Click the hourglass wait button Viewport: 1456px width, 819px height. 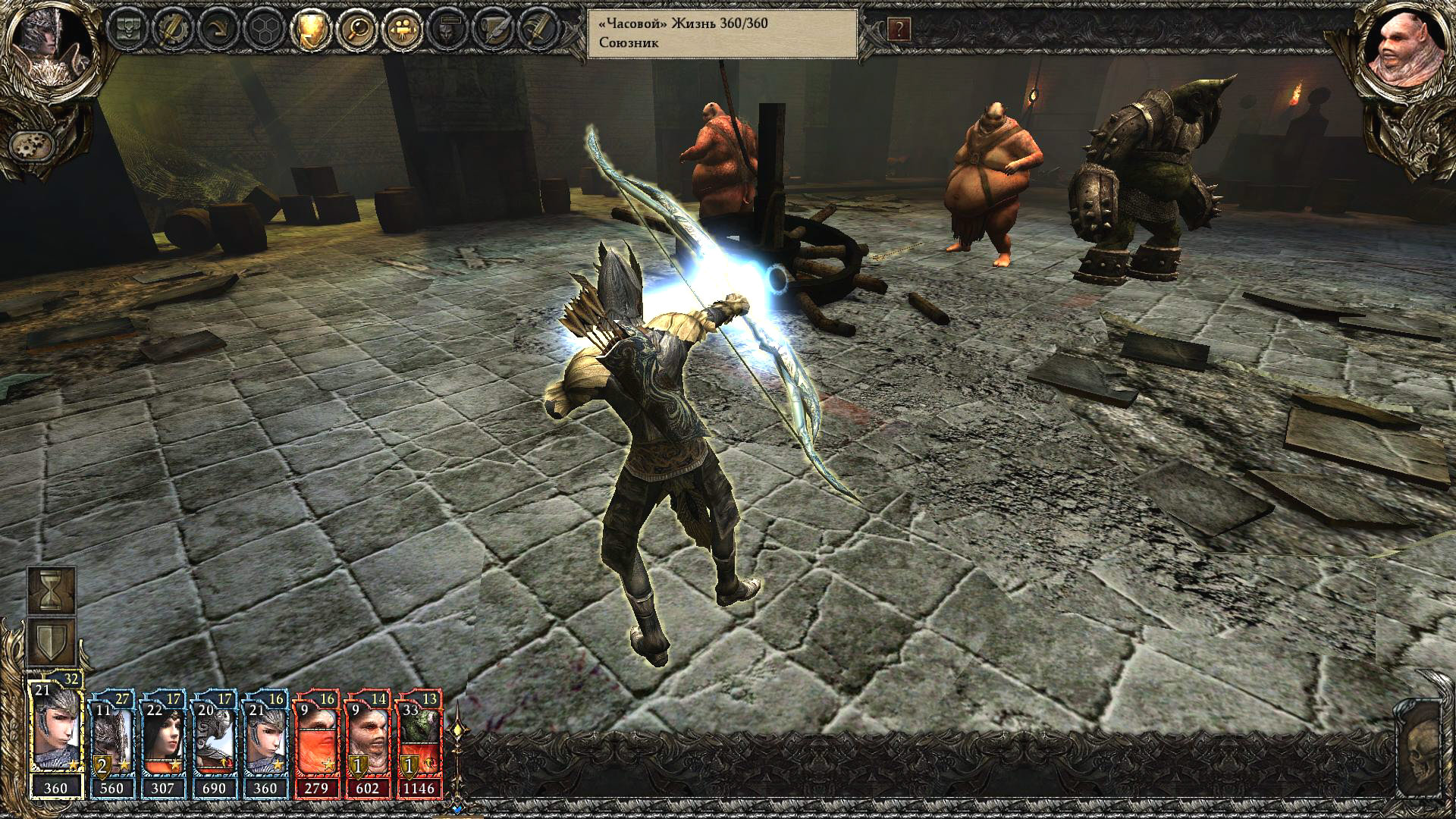(x=52, y=591)
